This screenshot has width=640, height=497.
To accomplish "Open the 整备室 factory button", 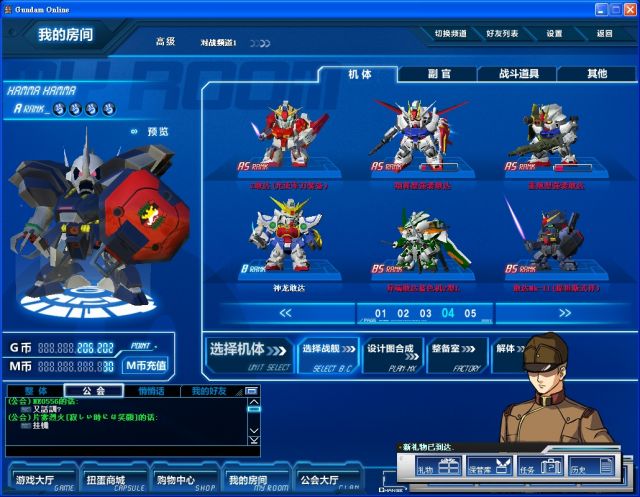I will pos(456,352).
